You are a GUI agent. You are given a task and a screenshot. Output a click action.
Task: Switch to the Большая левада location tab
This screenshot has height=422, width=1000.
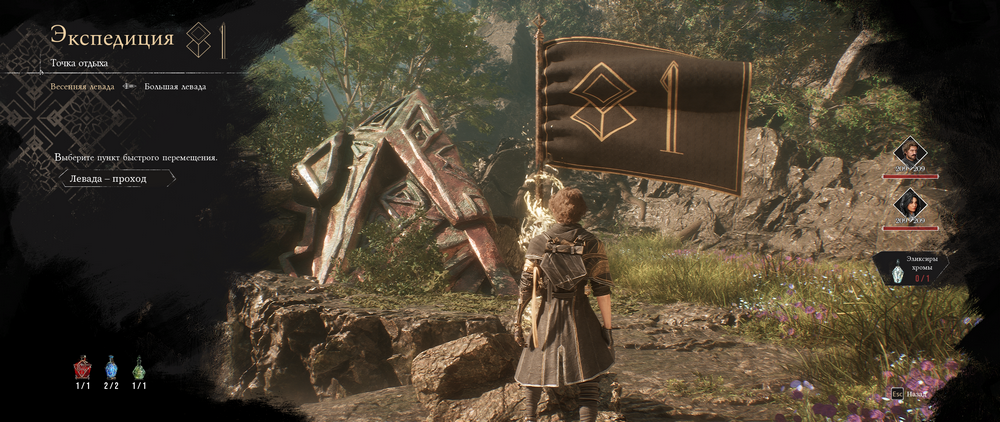(175, 87)
